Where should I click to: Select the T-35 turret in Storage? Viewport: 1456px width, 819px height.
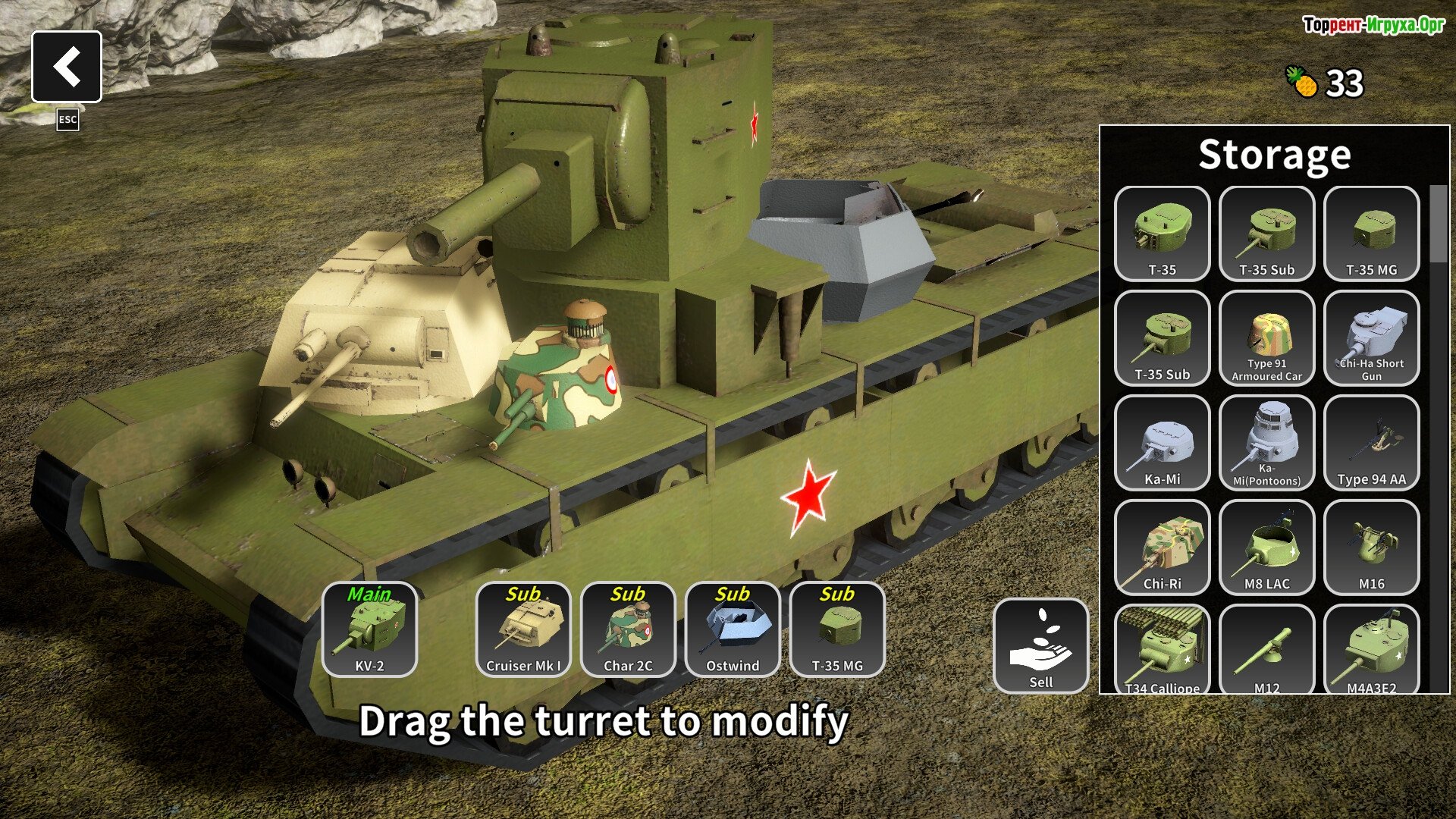(x=1162, y=234)
